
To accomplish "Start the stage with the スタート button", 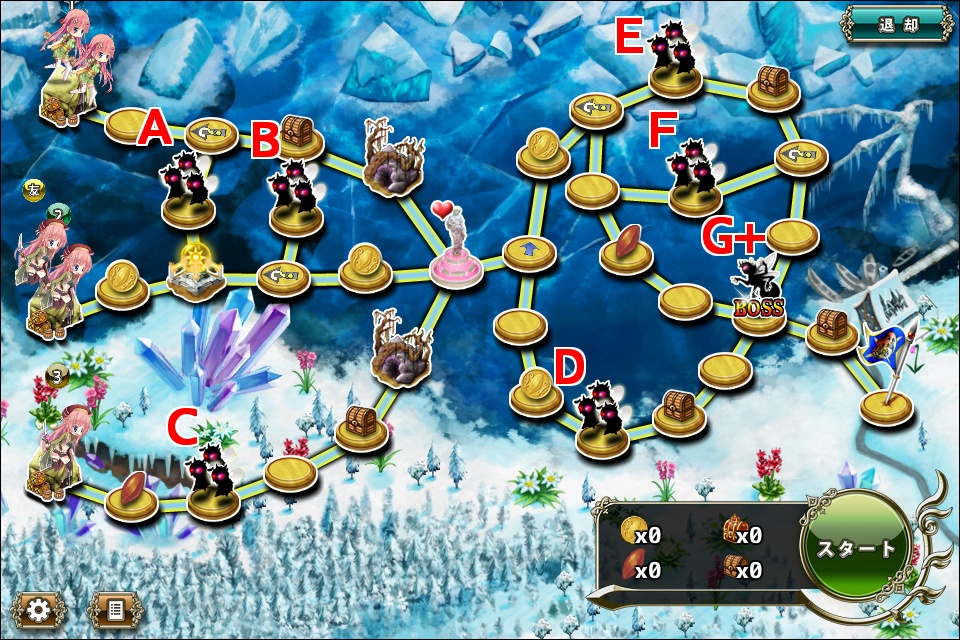I will point(856,549).
